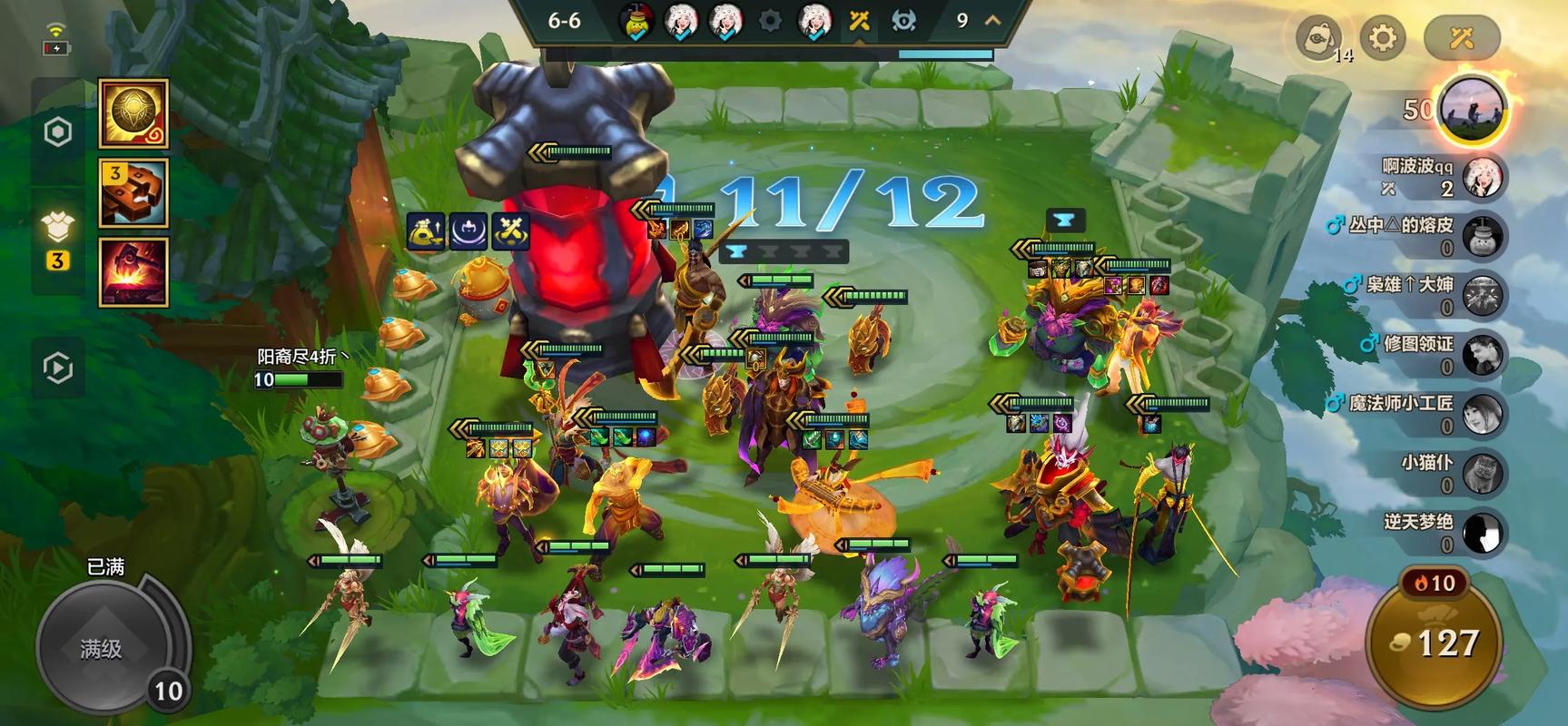Inspect the augment icon marked with 3
Image resolution: width=1568 pixels, height=726 pixels.
[133, 192]
